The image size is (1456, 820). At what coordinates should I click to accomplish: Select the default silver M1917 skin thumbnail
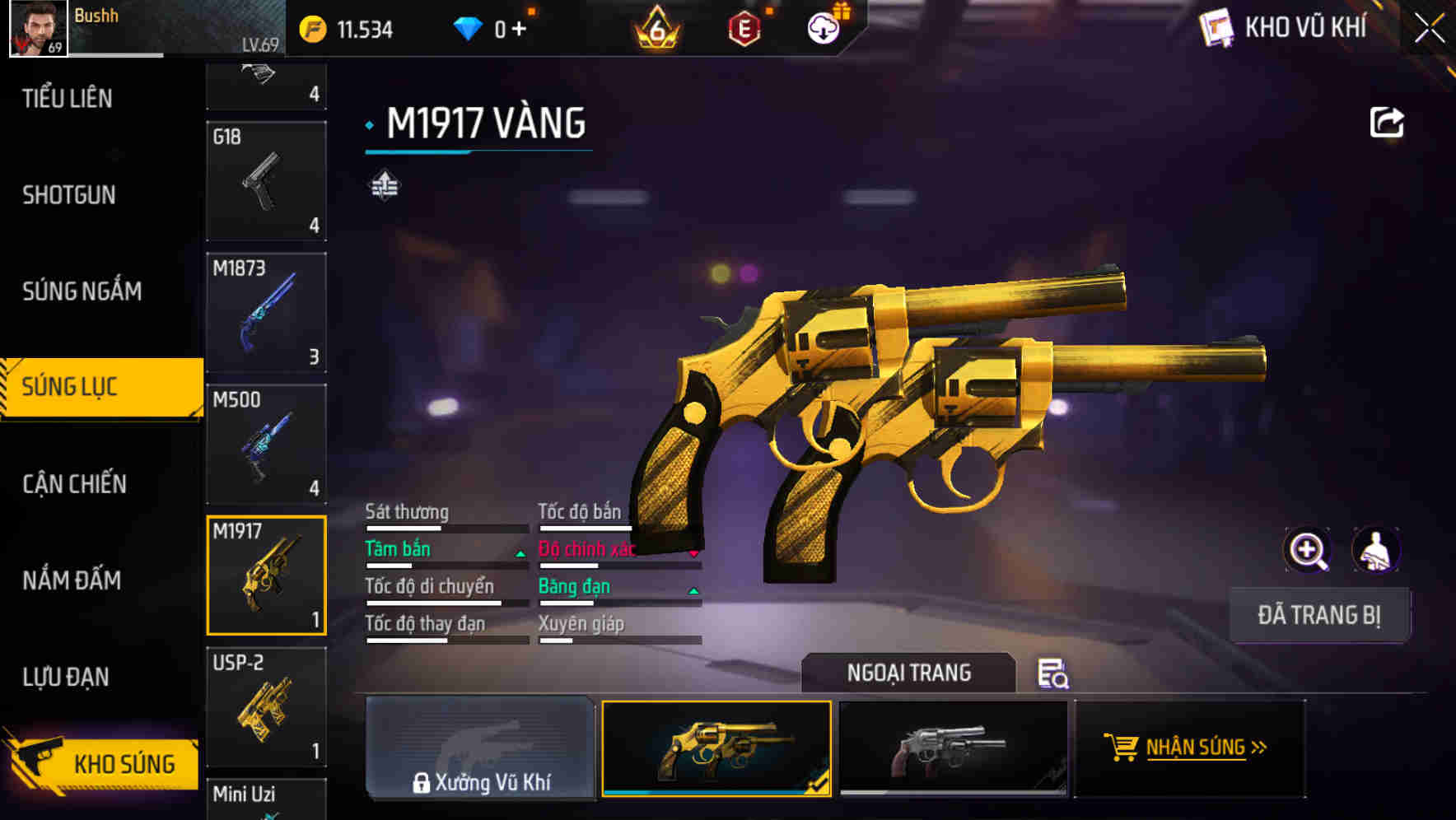point(953,748)
